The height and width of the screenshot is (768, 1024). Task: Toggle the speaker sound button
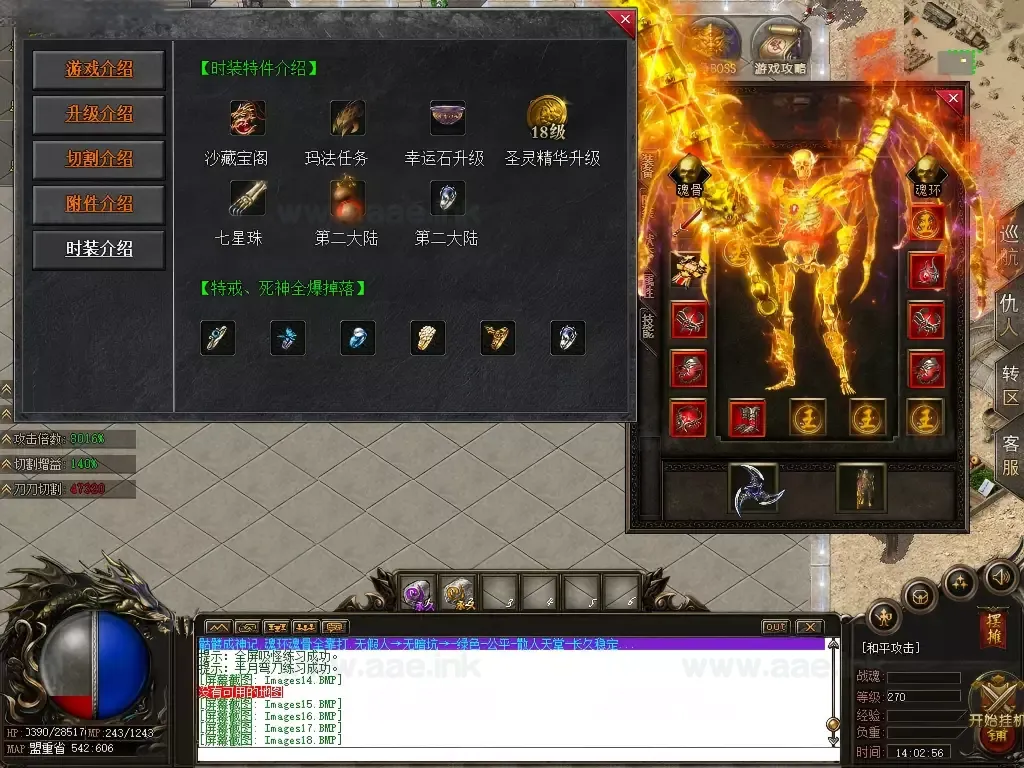pyautogui.click(x=1001, y=577)
